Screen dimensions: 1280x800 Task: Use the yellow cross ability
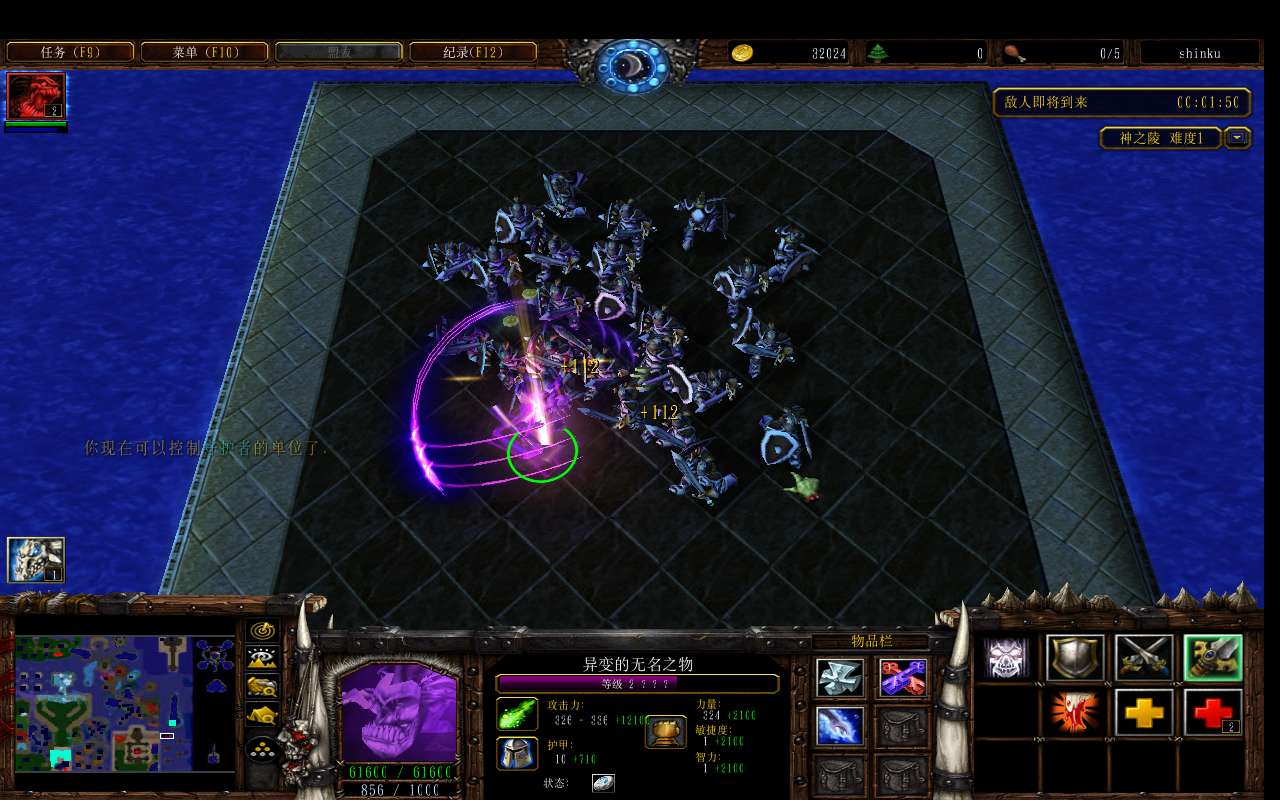coord(1144,712)
